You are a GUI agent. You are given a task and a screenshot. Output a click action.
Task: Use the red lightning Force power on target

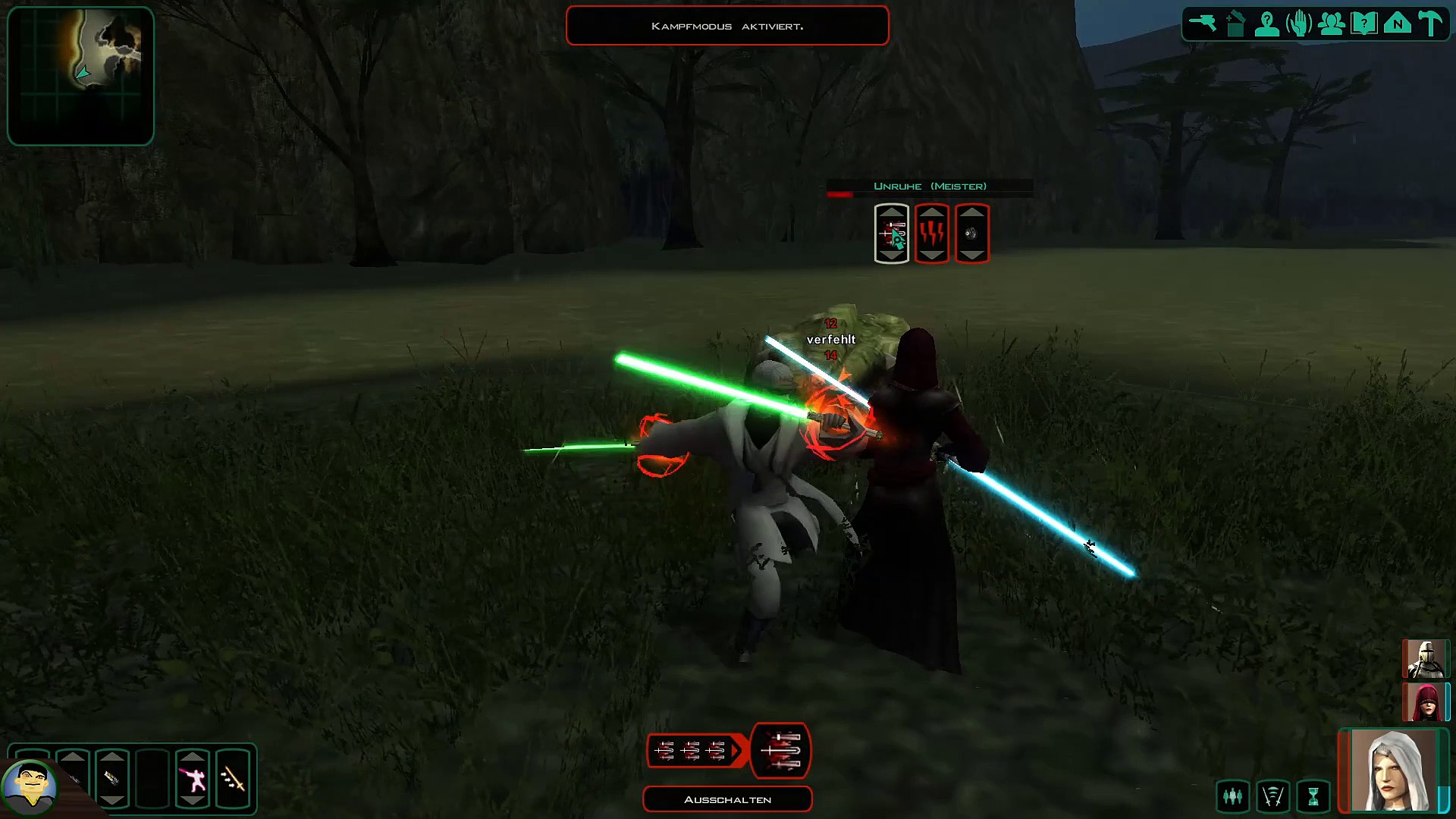pos(932,234)
